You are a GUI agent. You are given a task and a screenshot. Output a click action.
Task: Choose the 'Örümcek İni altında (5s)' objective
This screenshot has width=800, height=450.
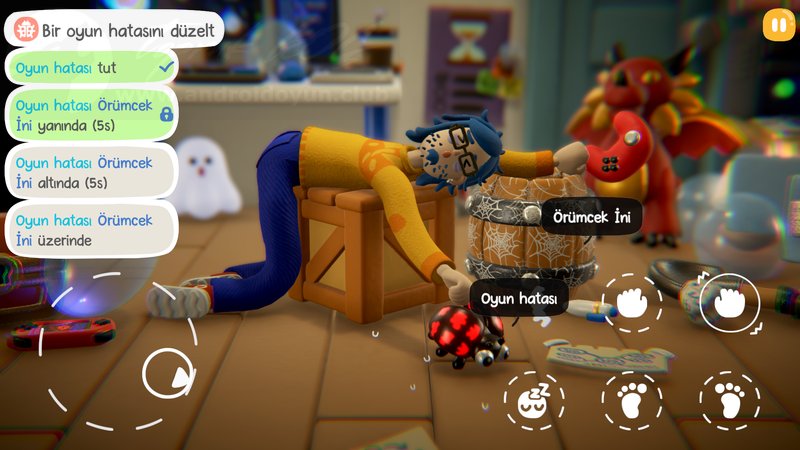click(92, 171)
